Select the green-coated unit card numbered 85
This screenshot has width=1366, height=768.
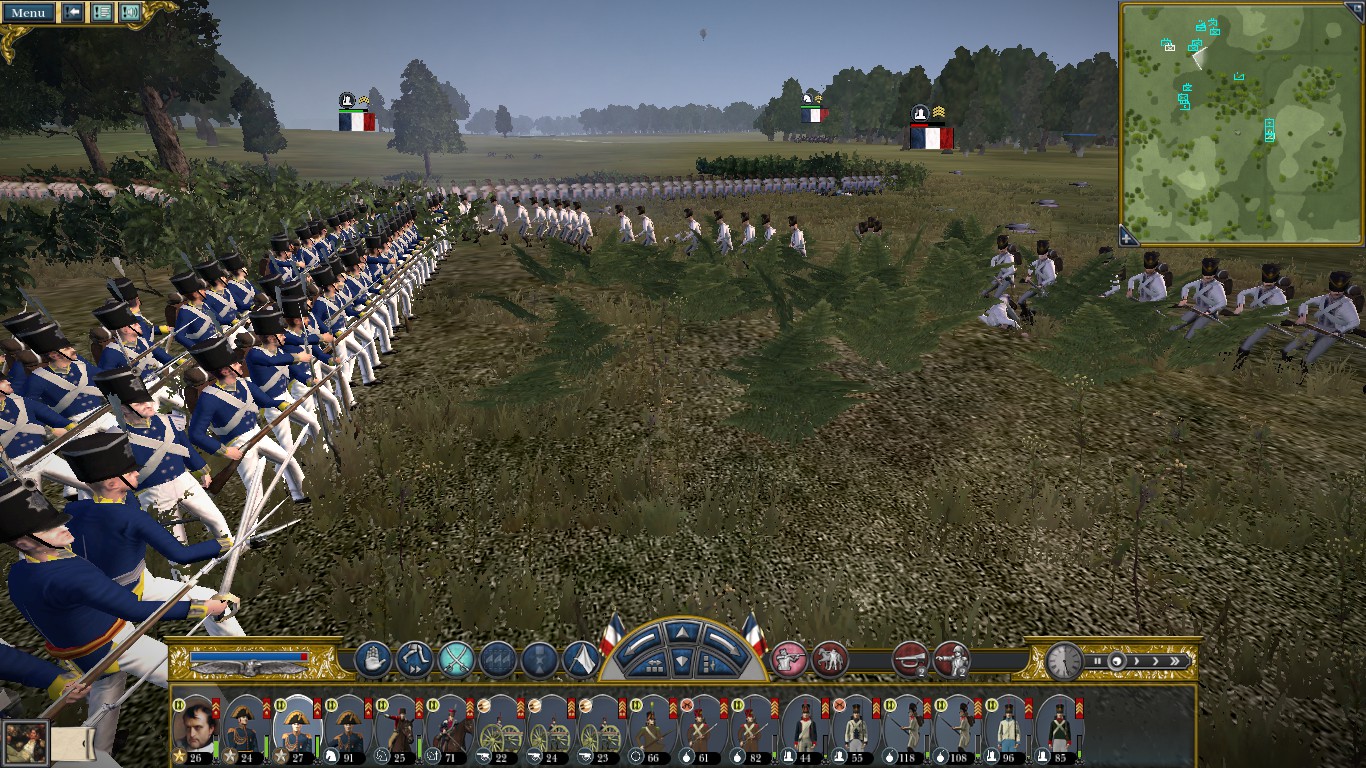(x=1058, y=724)
